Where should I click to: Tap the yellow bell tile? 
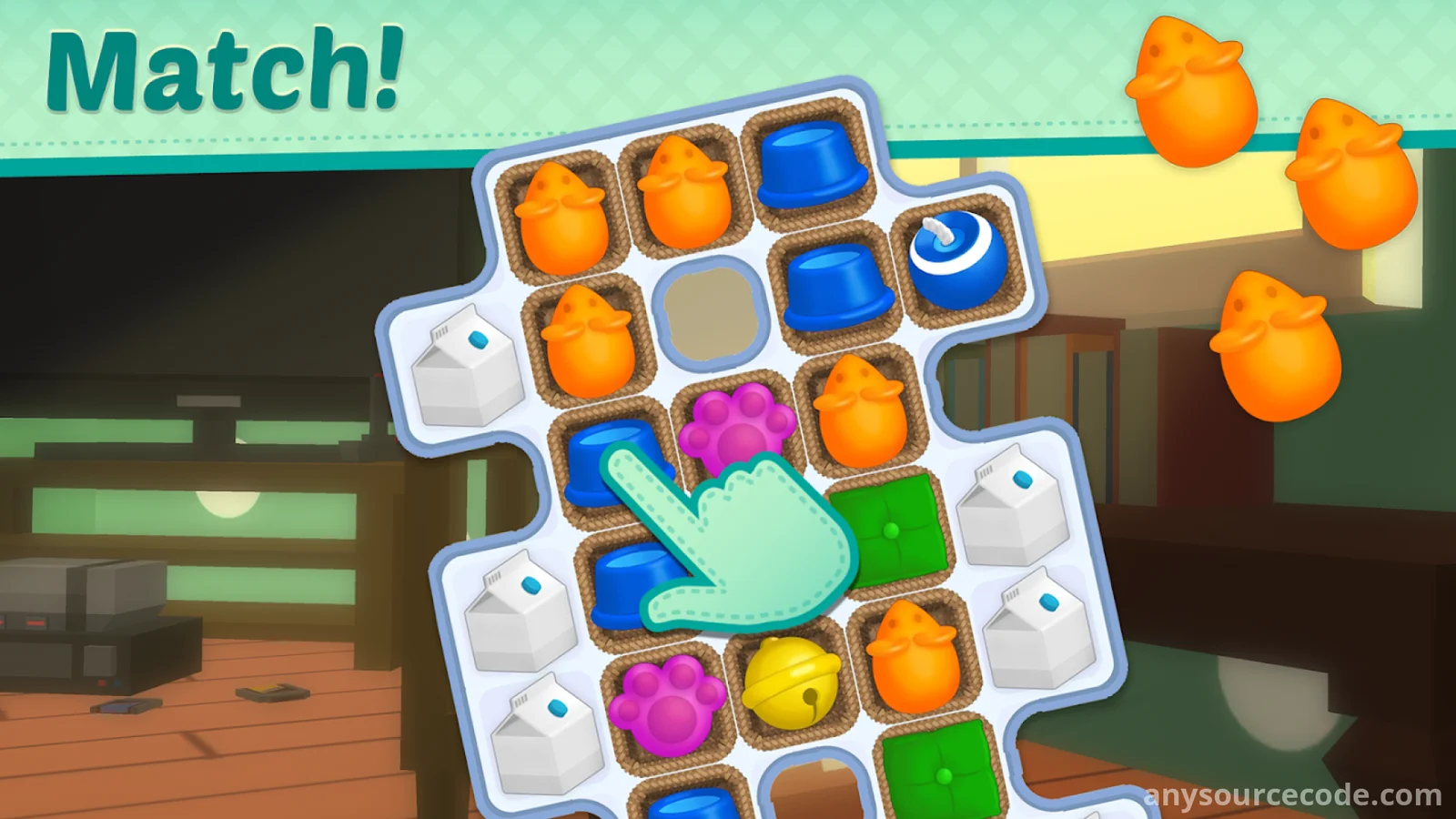[788, 684]
